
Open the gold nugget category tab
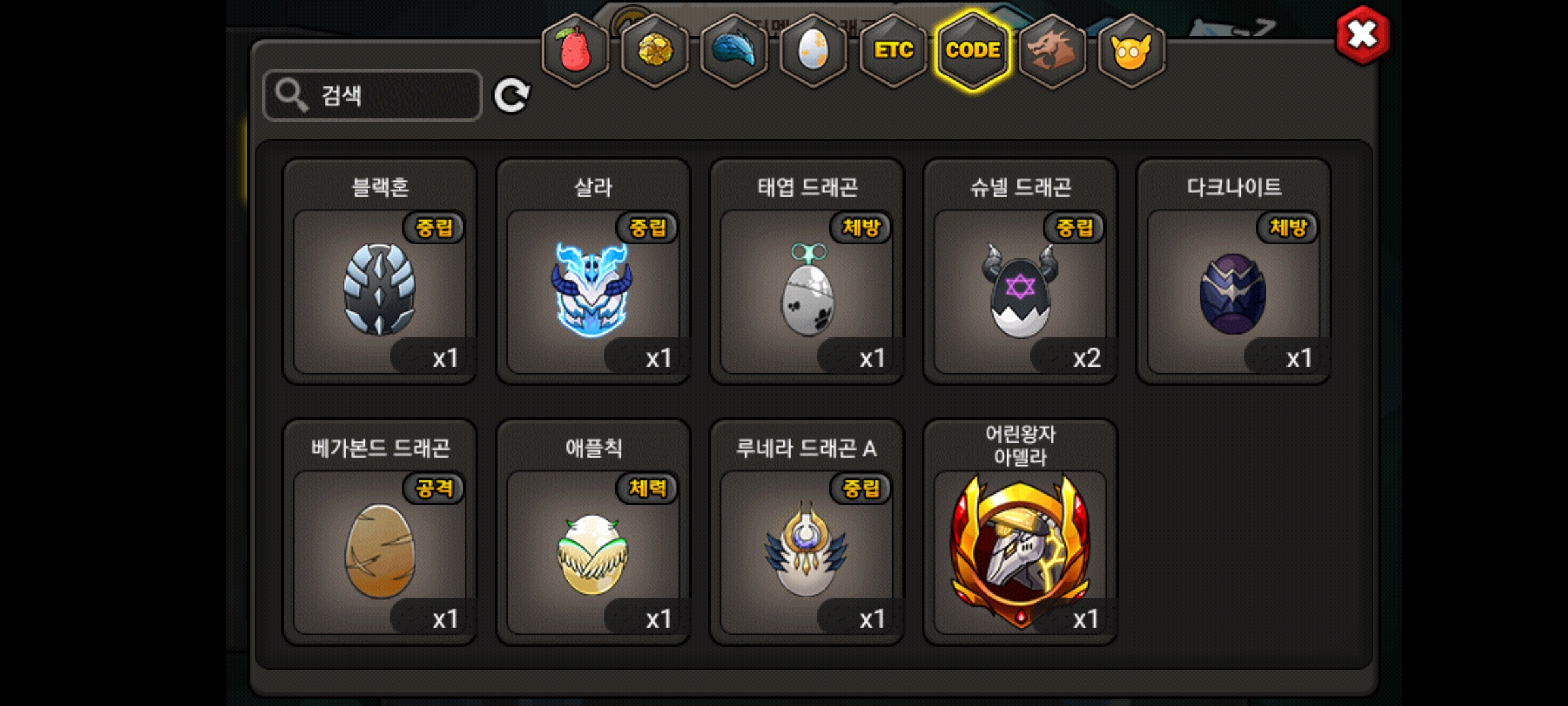point(655,50)
